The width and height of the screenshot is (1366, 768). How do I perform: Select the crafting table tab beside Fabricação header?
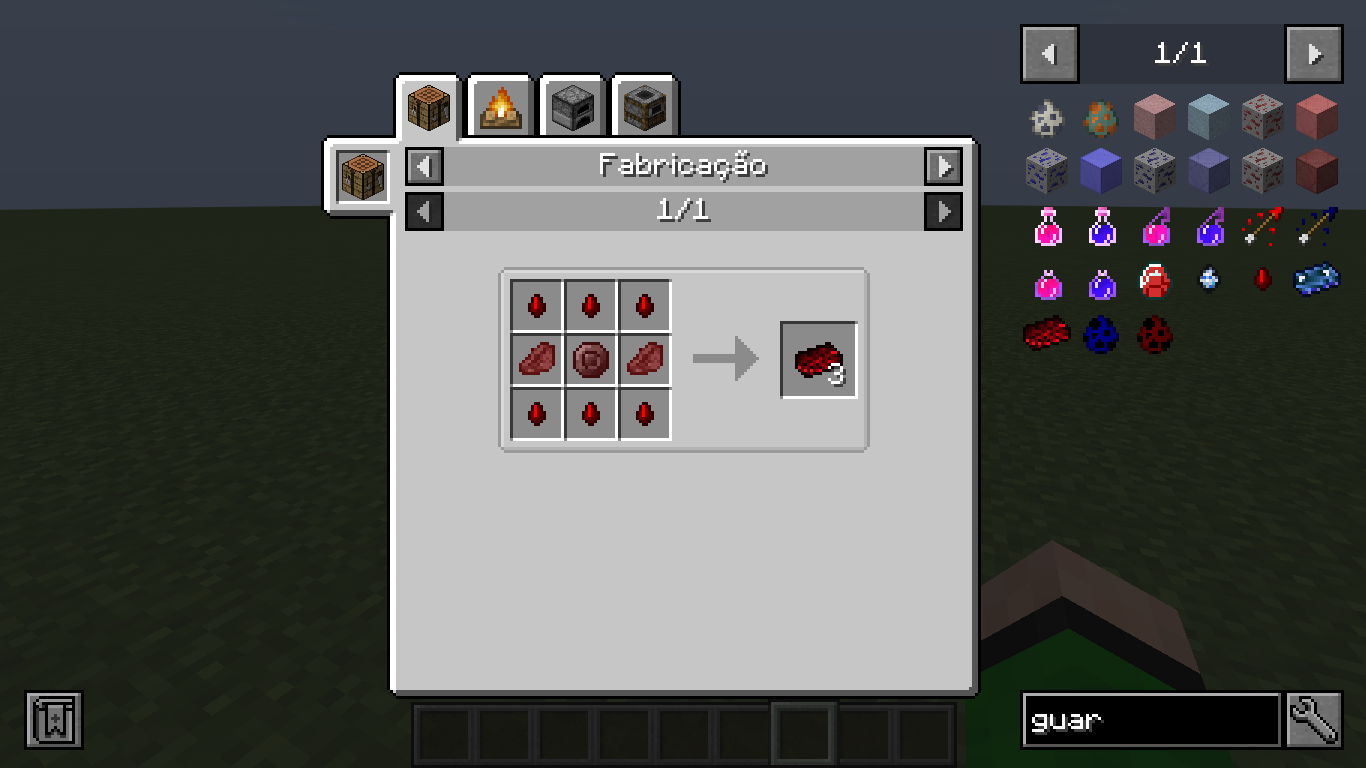pos(361,176)
